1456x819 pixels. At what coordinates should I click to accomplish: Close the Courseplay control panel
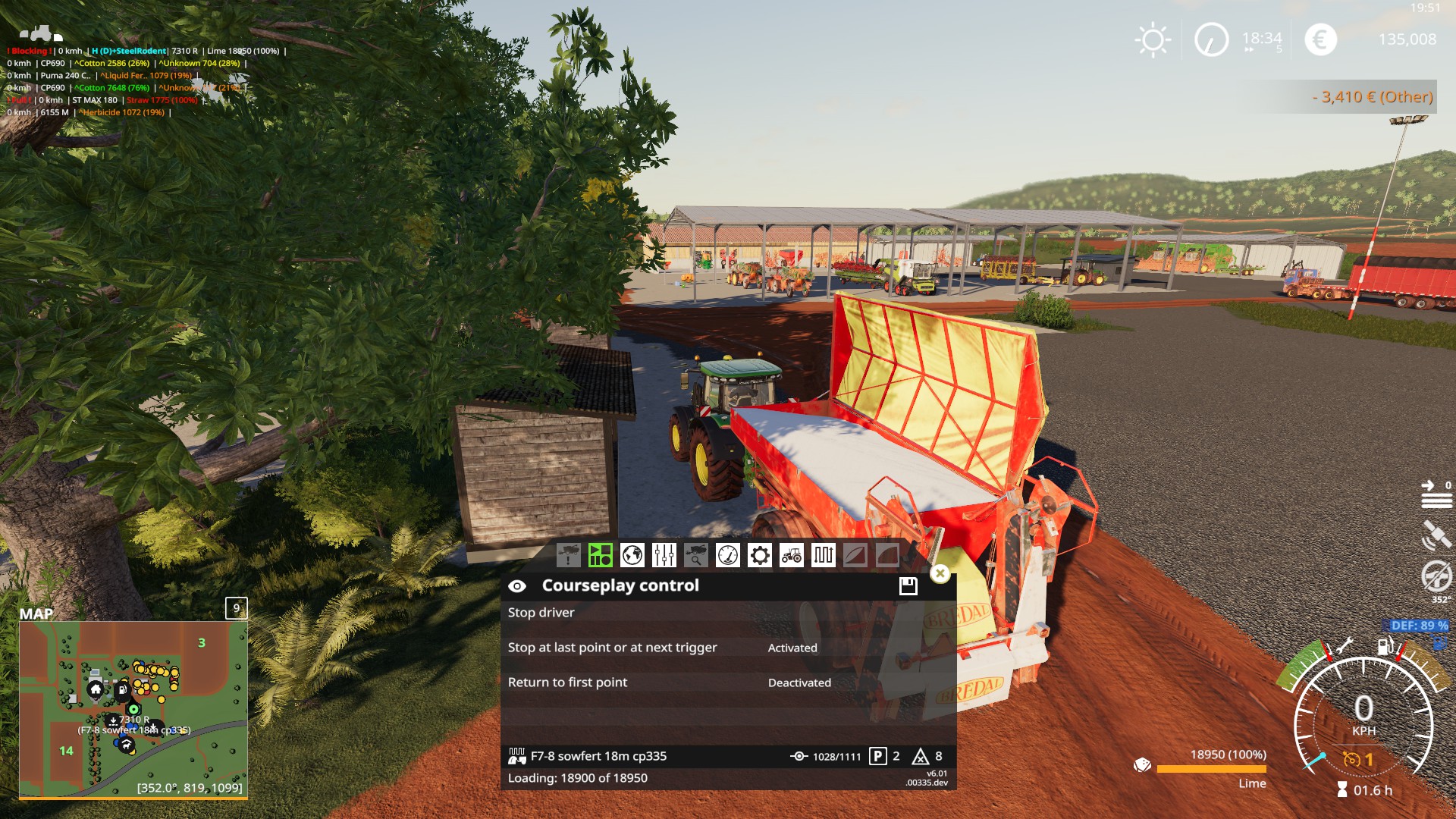940,573
